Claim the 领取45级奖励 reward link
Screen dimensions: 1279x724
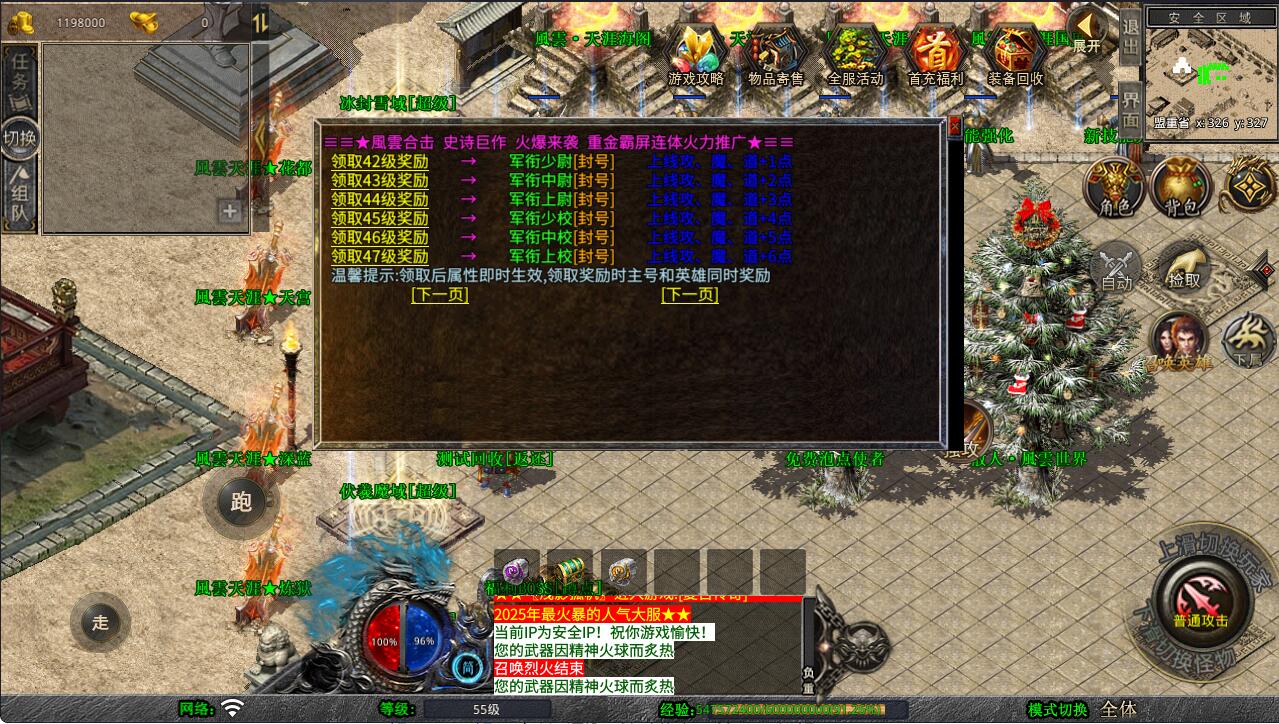(380, 219)
